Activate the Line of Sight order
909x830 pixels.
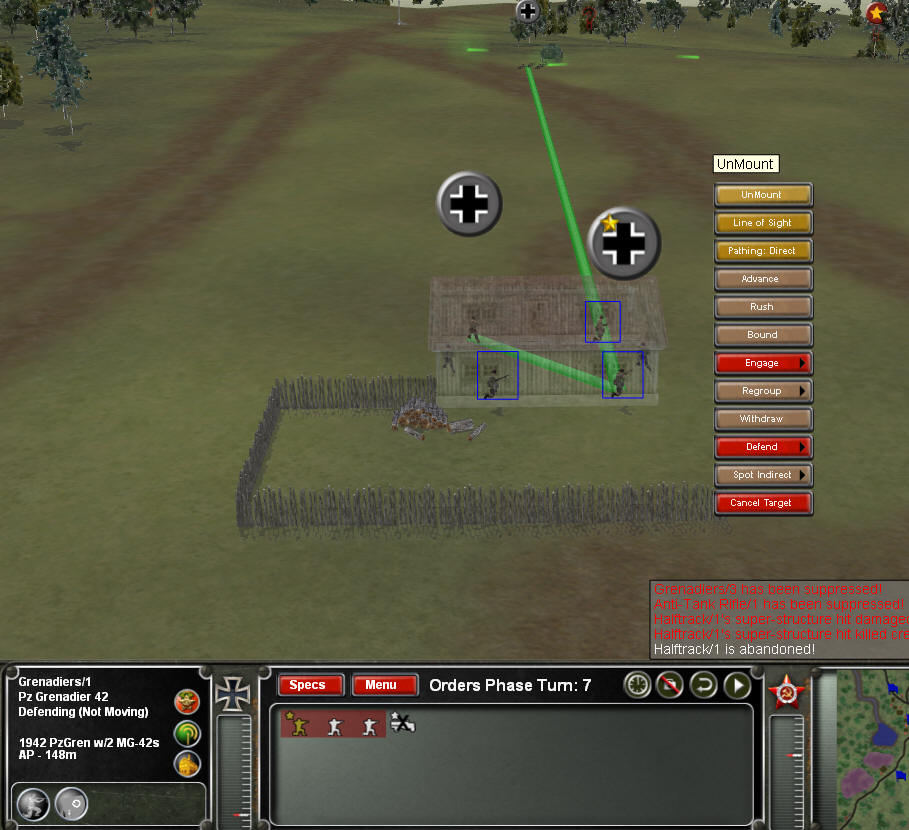(762, 223)
